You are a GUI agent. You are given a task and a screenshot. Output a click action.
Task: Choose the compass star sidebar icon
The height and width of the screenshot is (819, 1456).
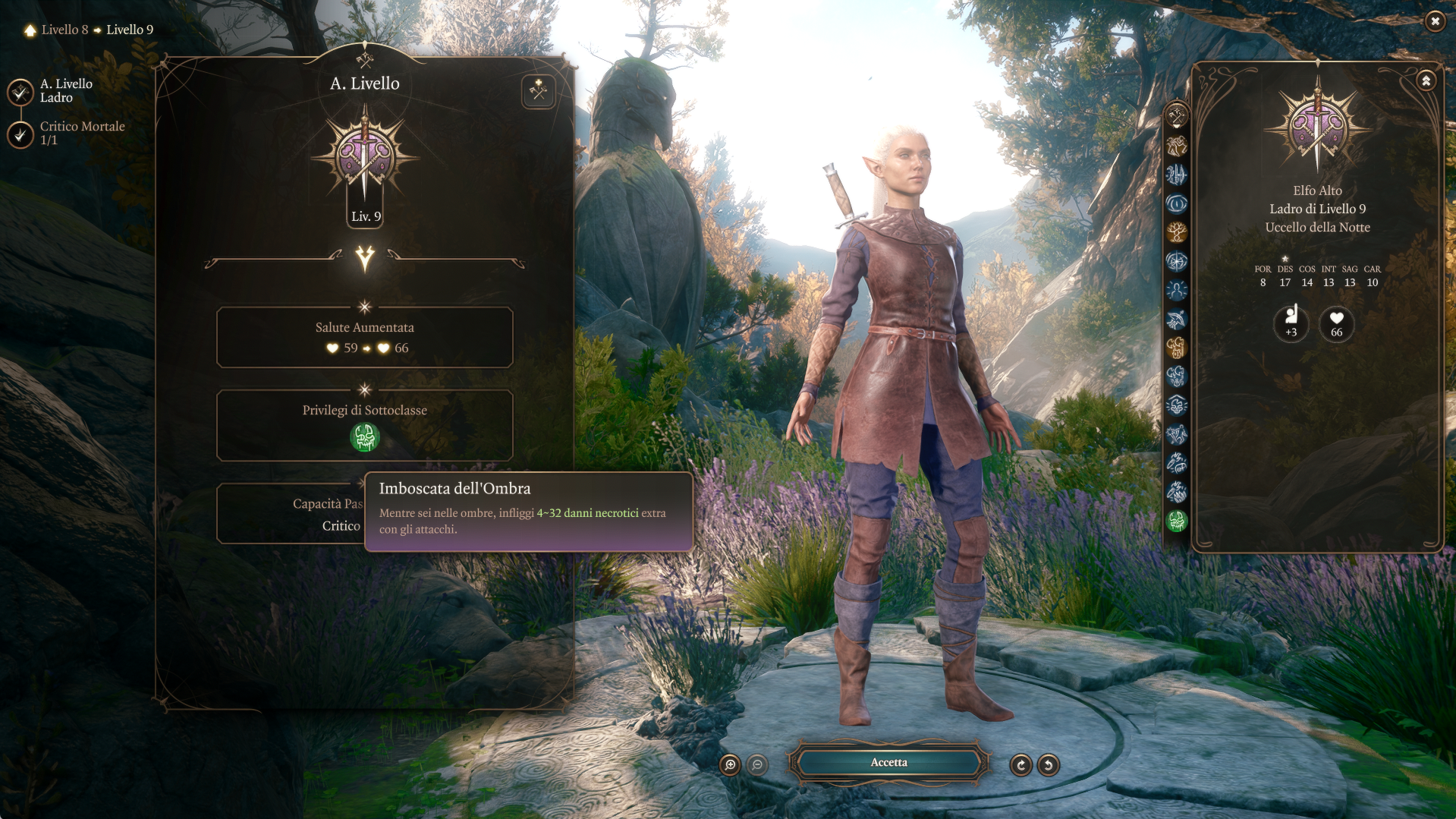[1176, 261]
